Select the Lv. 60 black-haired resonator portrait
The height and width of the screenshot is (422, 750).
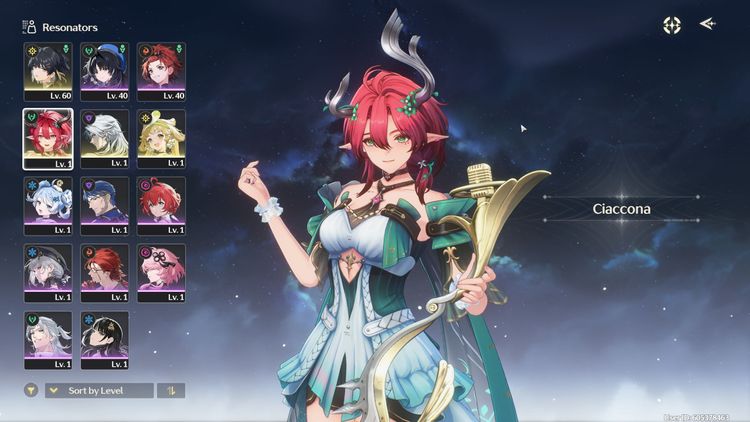click(x=48, y=69)
